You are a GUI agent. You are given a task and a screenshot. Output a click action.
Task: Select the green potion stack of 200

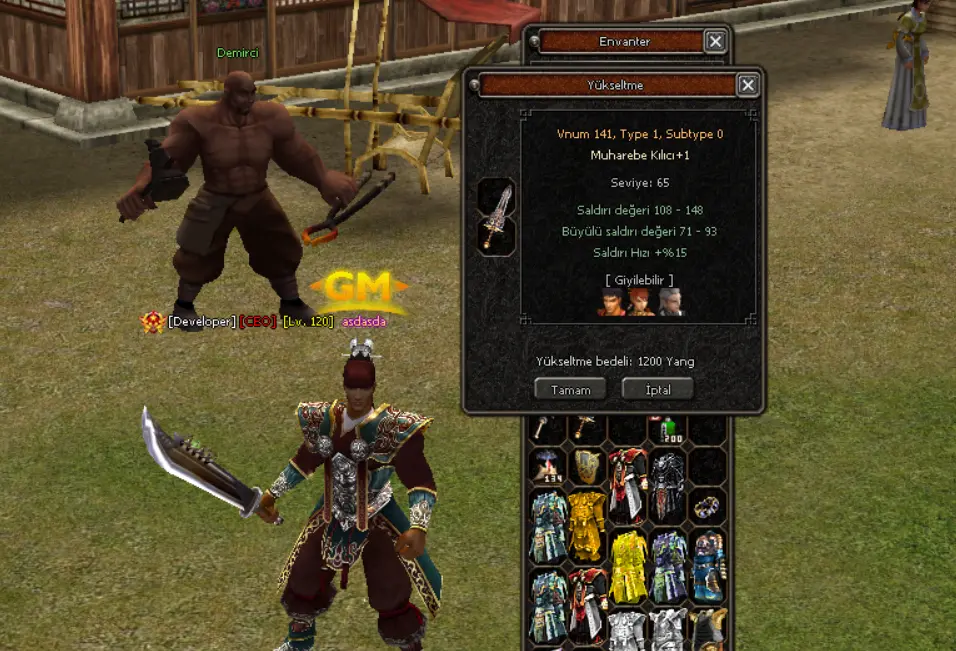pyautogui.click(x=668, y=431)
